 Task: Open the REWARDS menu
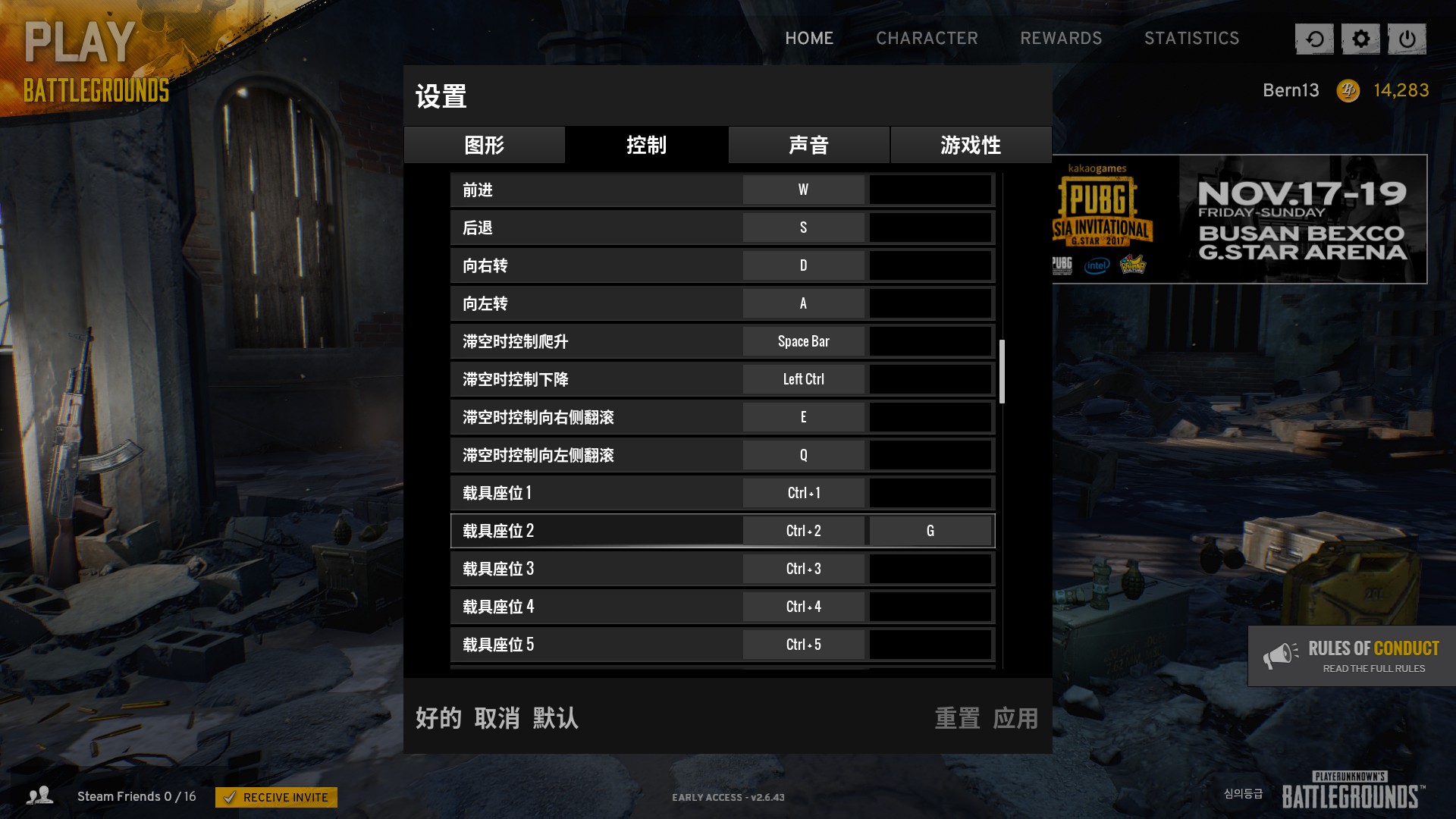(x=1062, y=38)
